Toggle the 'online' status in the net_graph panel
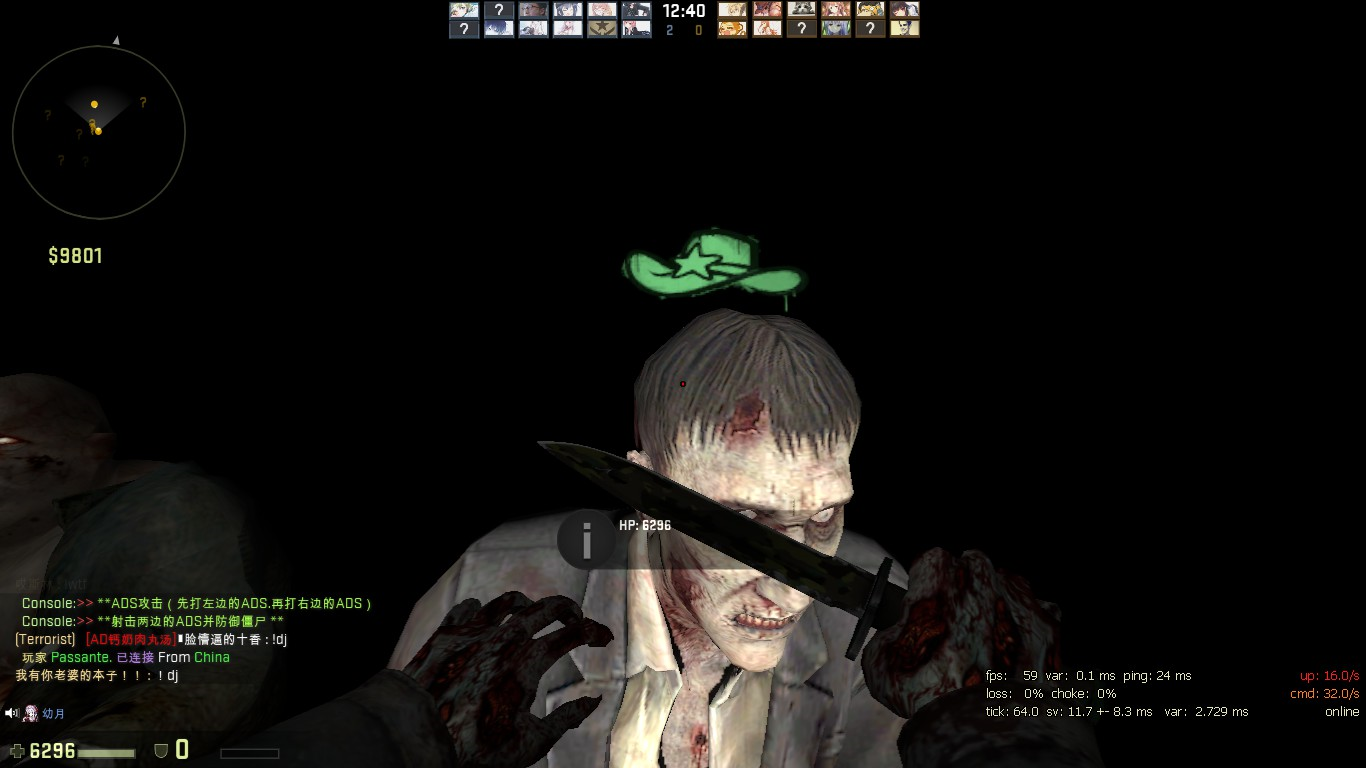 tap(1341, 711)
